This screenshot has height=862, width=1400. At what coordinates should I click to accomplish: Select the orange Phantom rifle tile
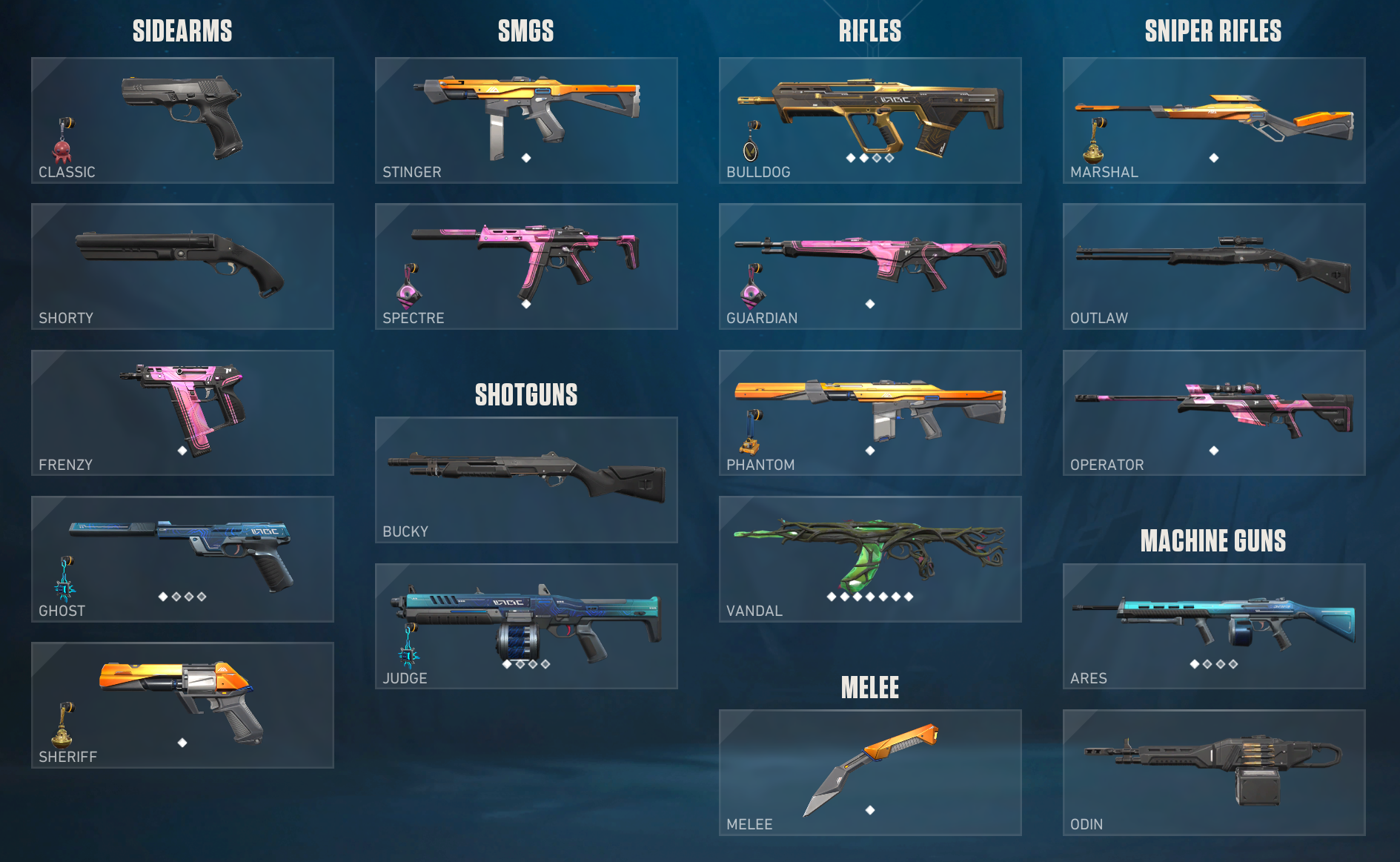click(x=870, y=412)
